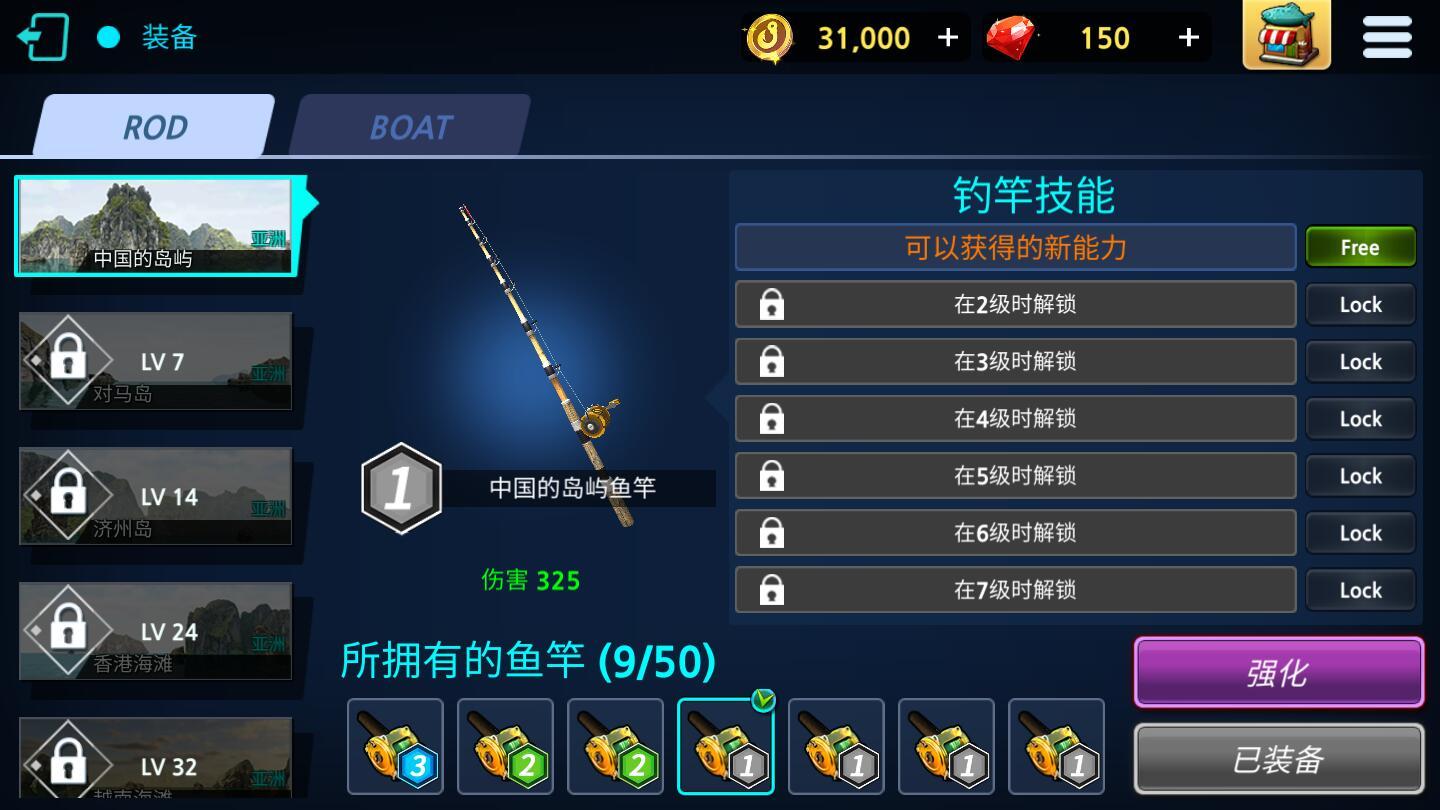Click the Free skill button
The image size is (1440, 810).
[1360, 247]
